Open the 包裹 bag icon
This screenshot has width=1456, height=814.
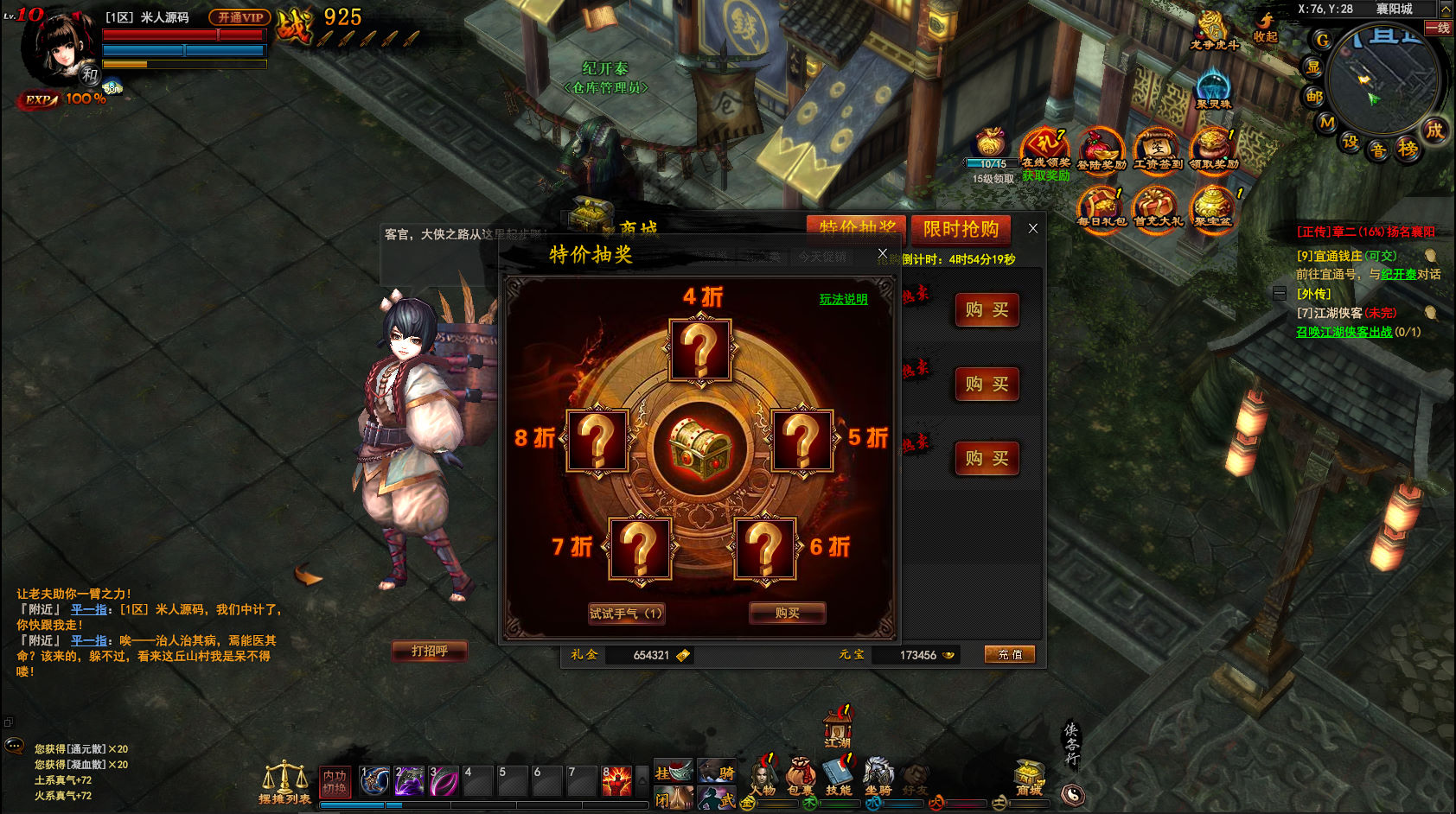tap(800, 777)
